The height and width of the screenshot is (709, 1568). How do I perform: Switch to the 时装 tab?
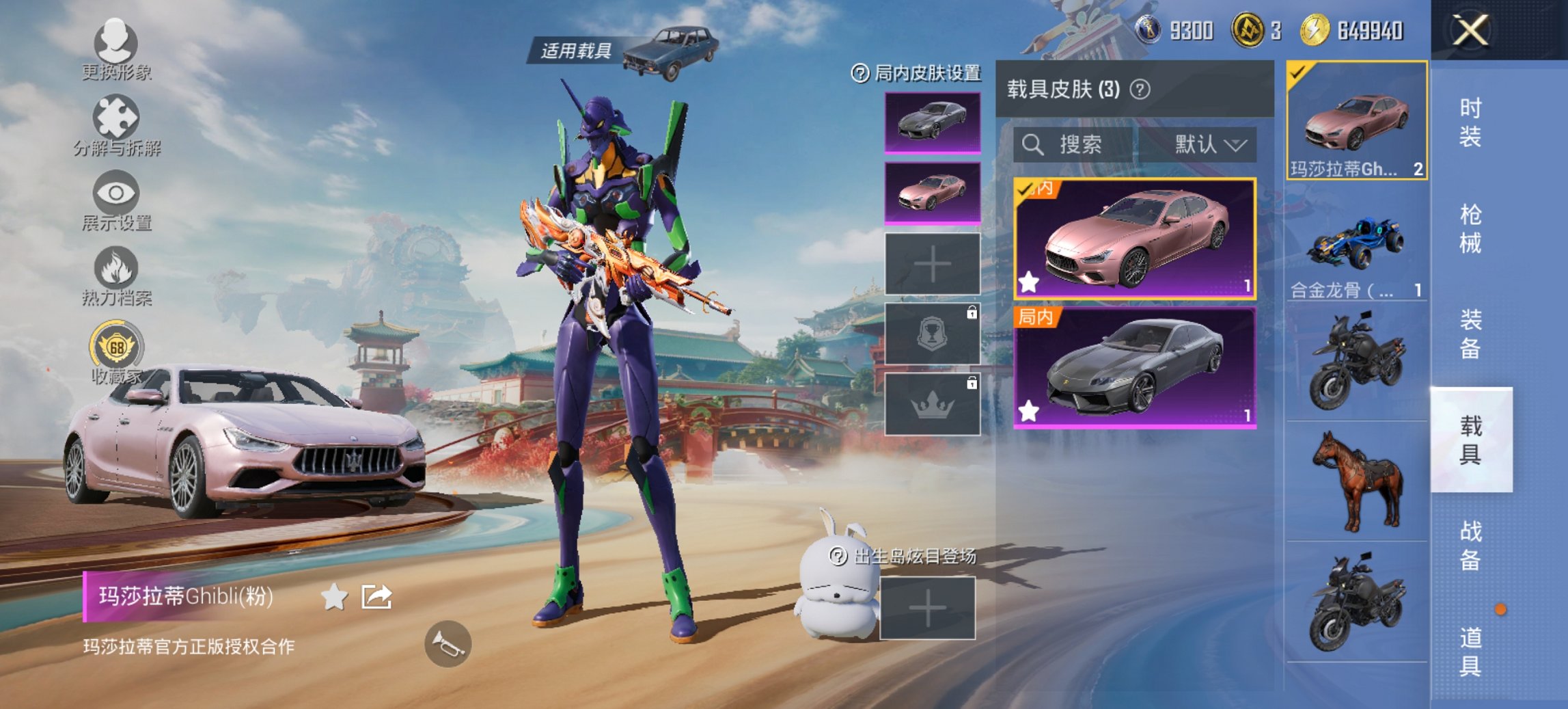(1470, 122)
